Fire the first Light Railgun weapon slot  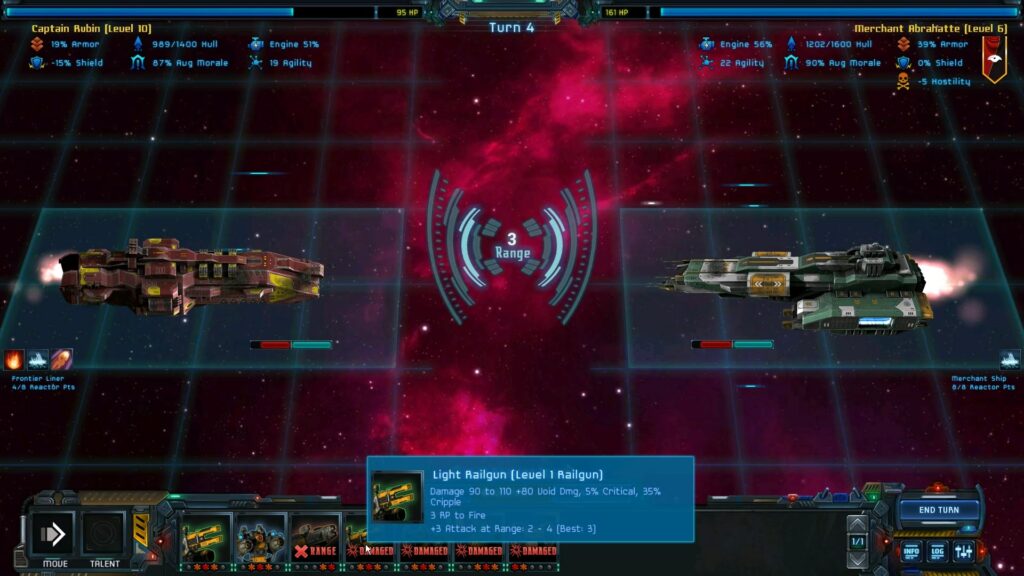click(x=206, y=538)
